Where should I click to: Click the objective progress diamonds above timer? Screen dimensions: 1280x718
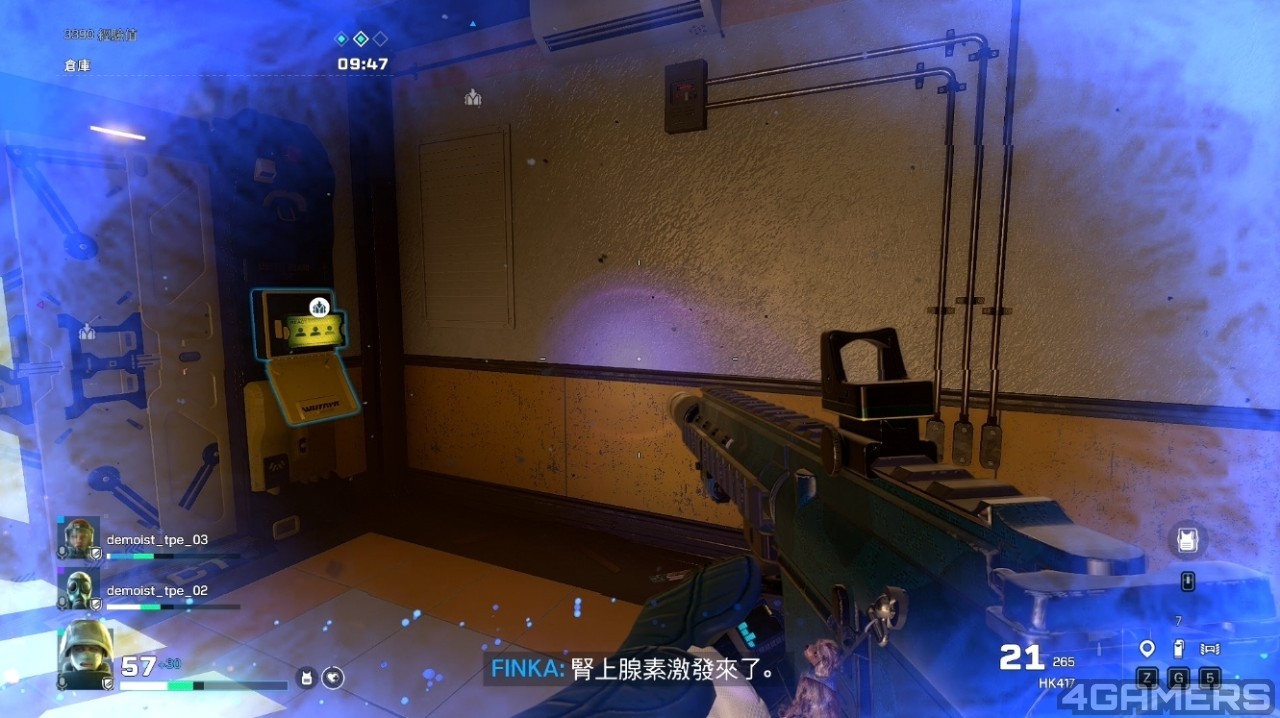360,39
